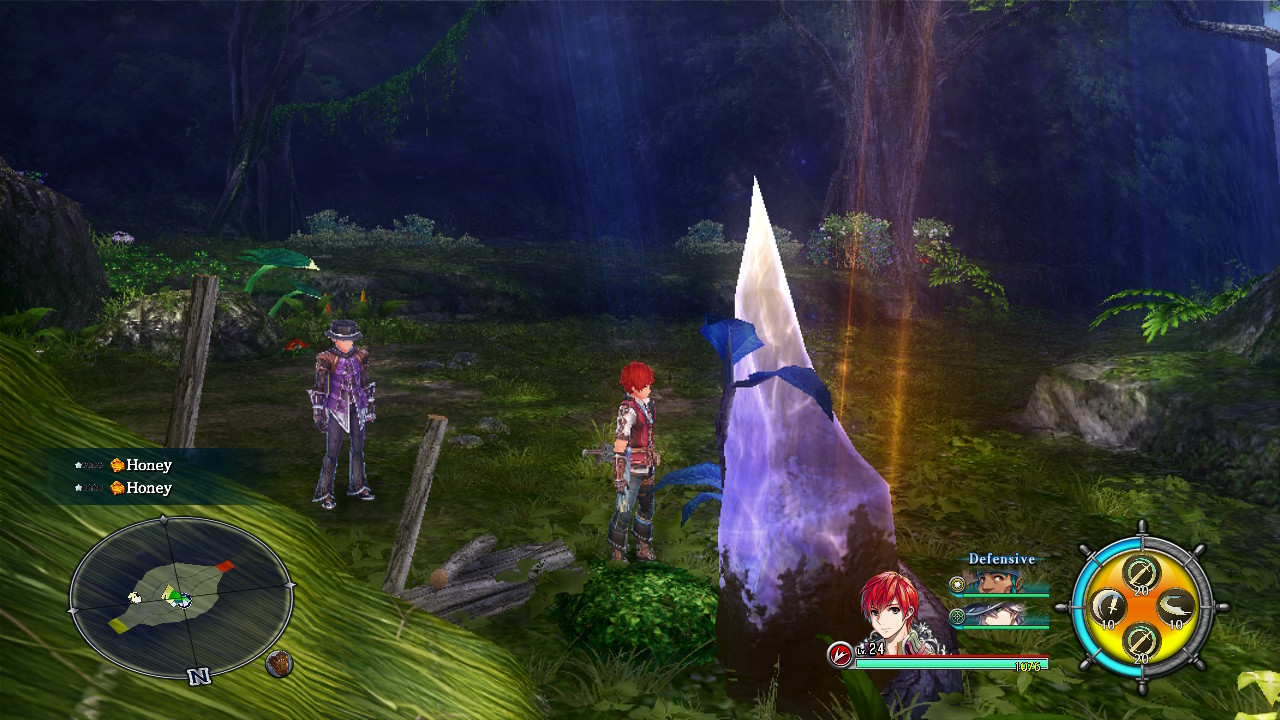Use the curved slash wave skill
The width and height of the screenshot is (1280, 720).
[x=1175, y=605]
